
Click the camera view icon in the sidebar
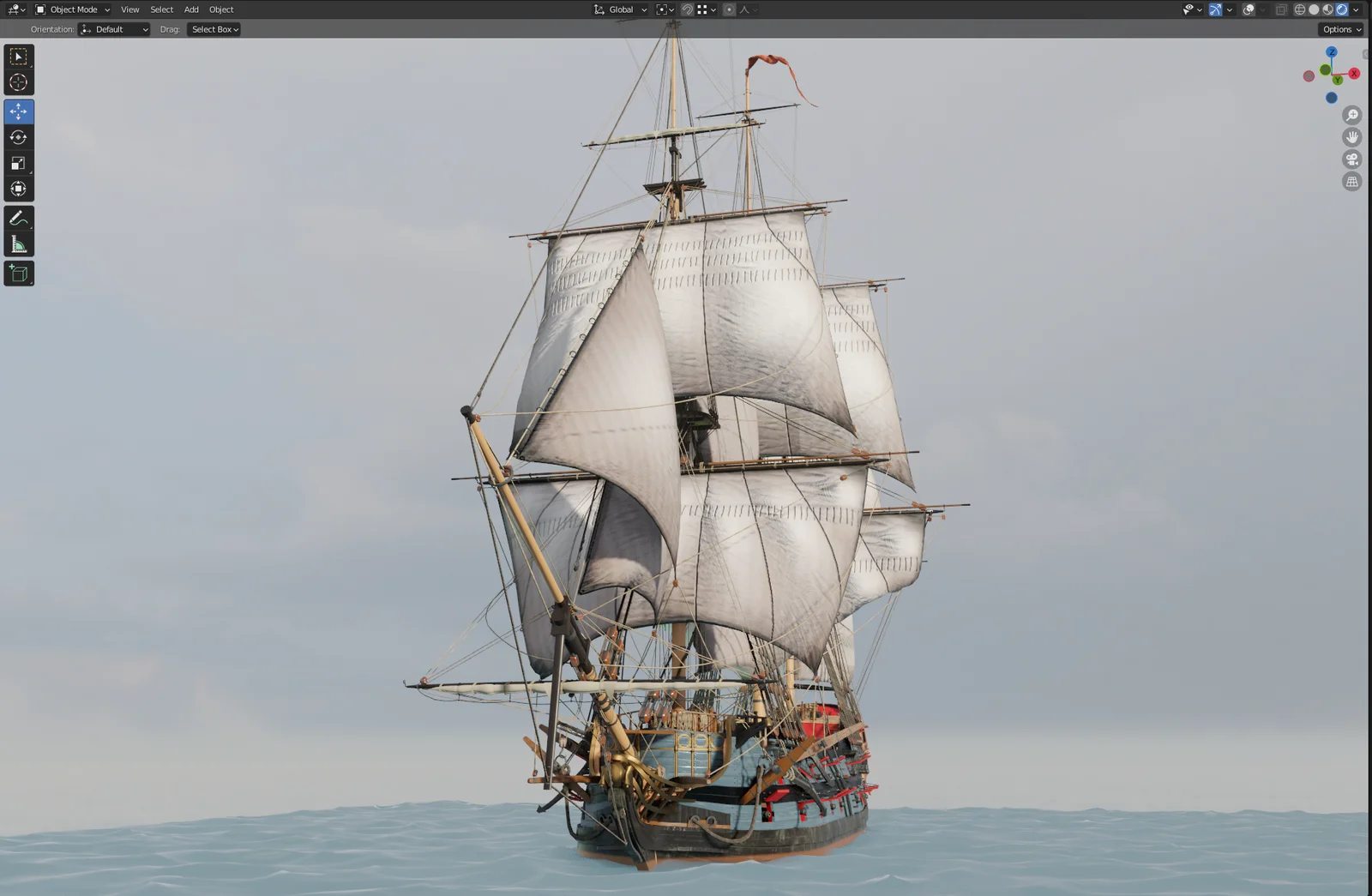pos(1352,159)
